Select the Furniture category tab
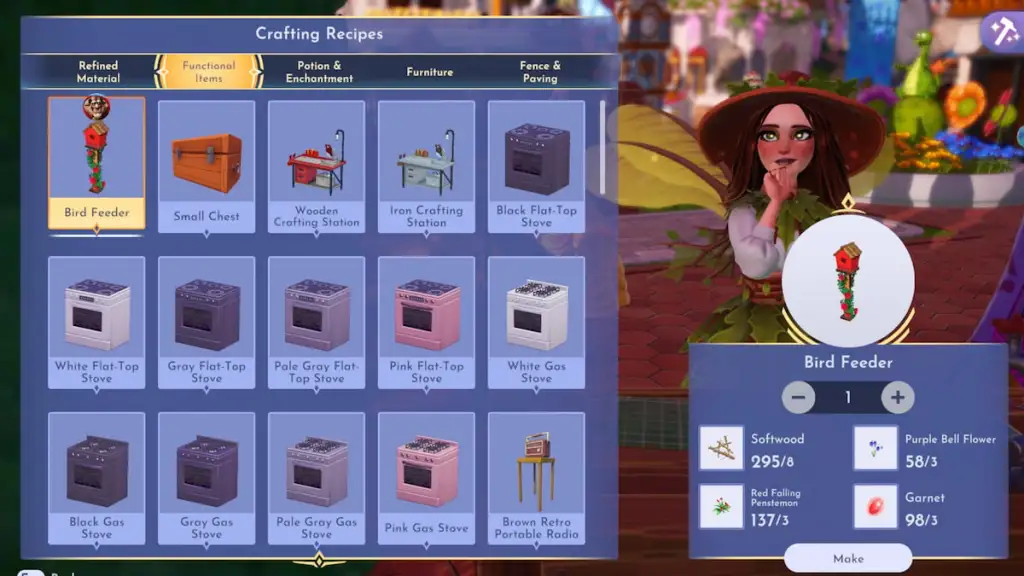This screenshot has width=1024, height=576. [x=429, y=72]
